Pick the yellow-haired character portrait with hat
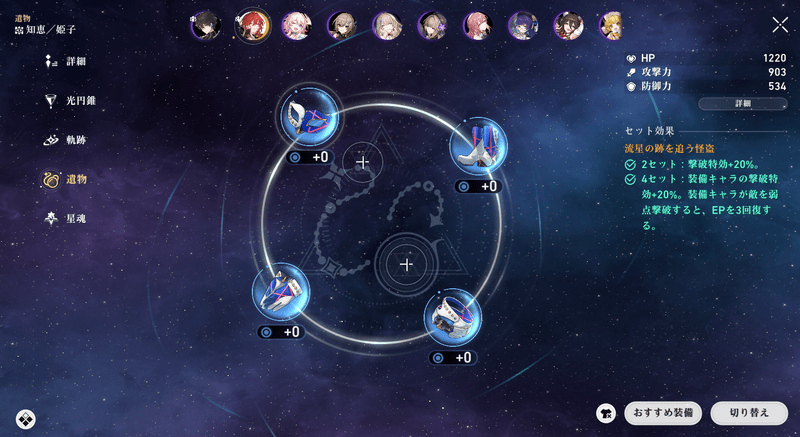The height and width of the screenshot is (437, 800). [614, 25]
